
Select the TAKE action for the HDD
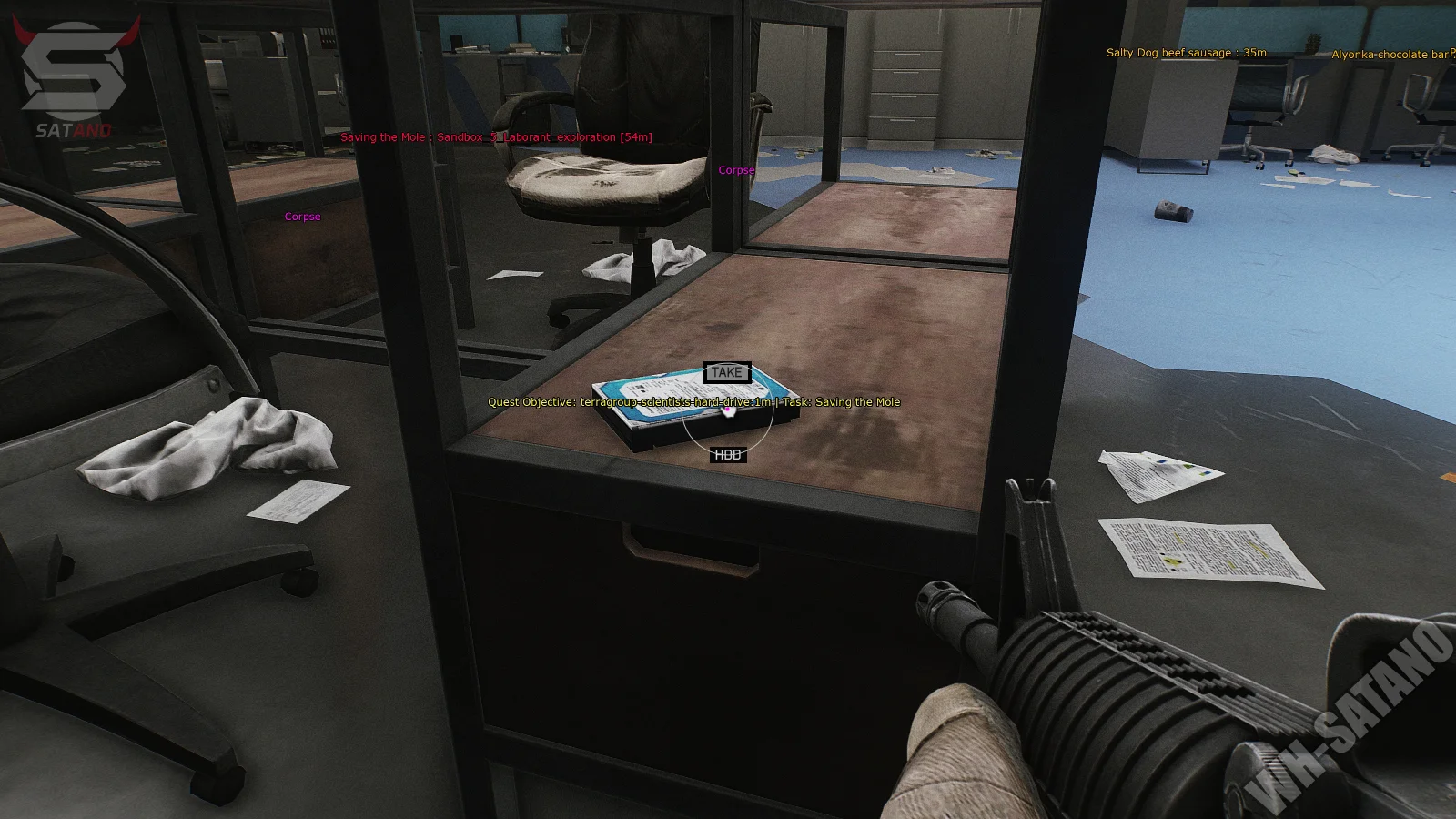point(726,372)
